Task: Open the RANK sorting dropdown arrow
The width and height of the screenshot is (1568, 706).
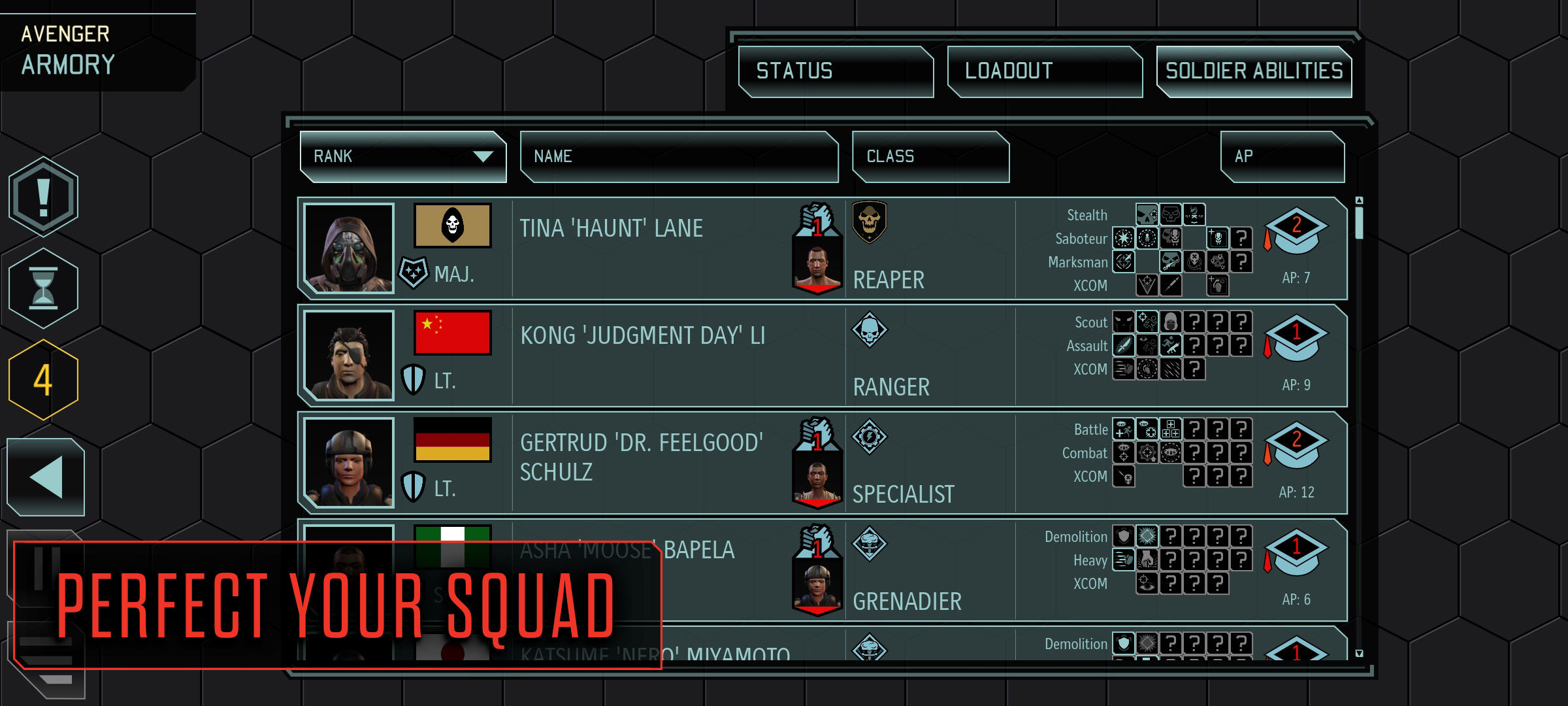Action: tap(483, 157)
